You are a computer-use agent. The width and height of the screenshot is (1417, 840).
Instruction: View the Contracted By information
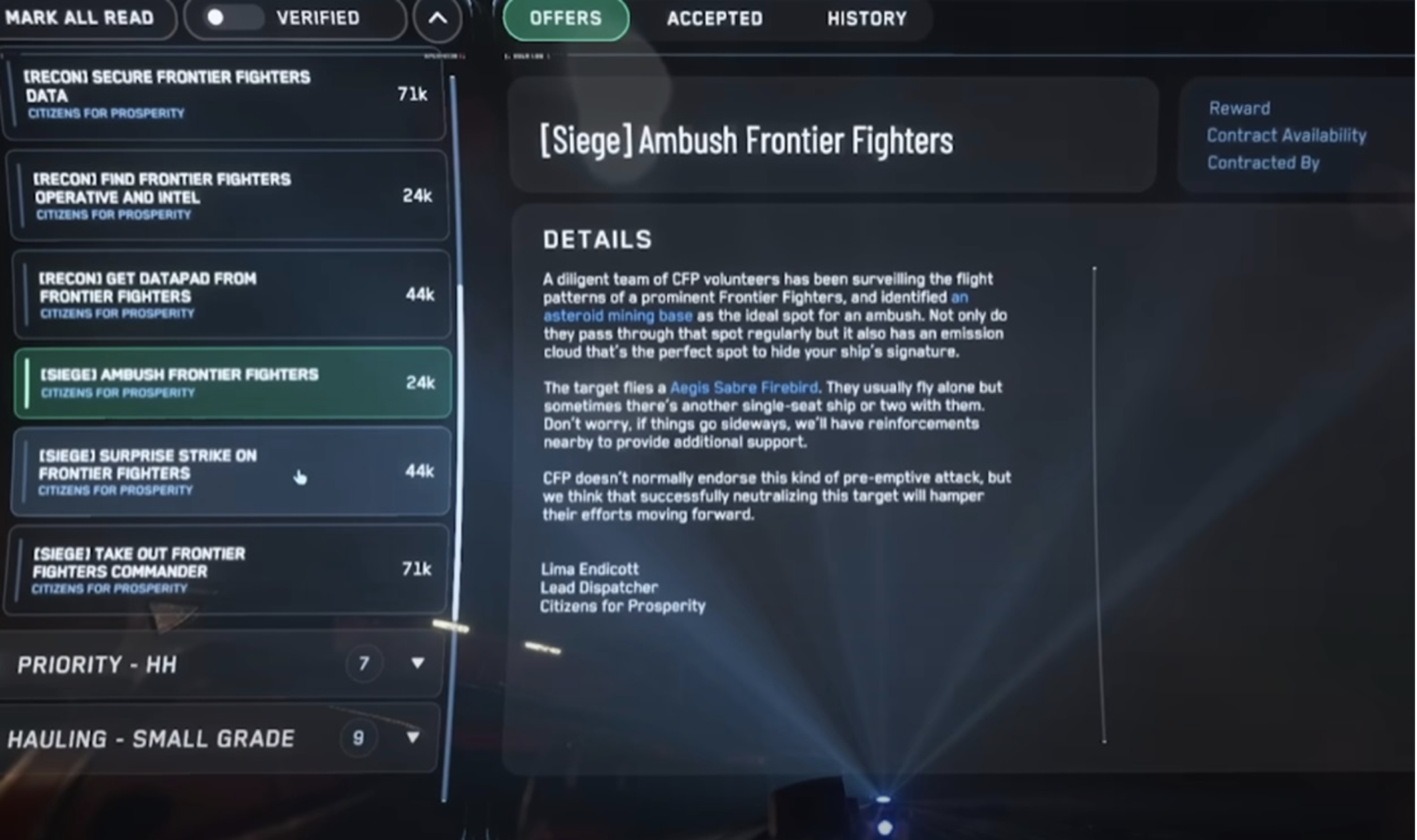click(1263, 162)
